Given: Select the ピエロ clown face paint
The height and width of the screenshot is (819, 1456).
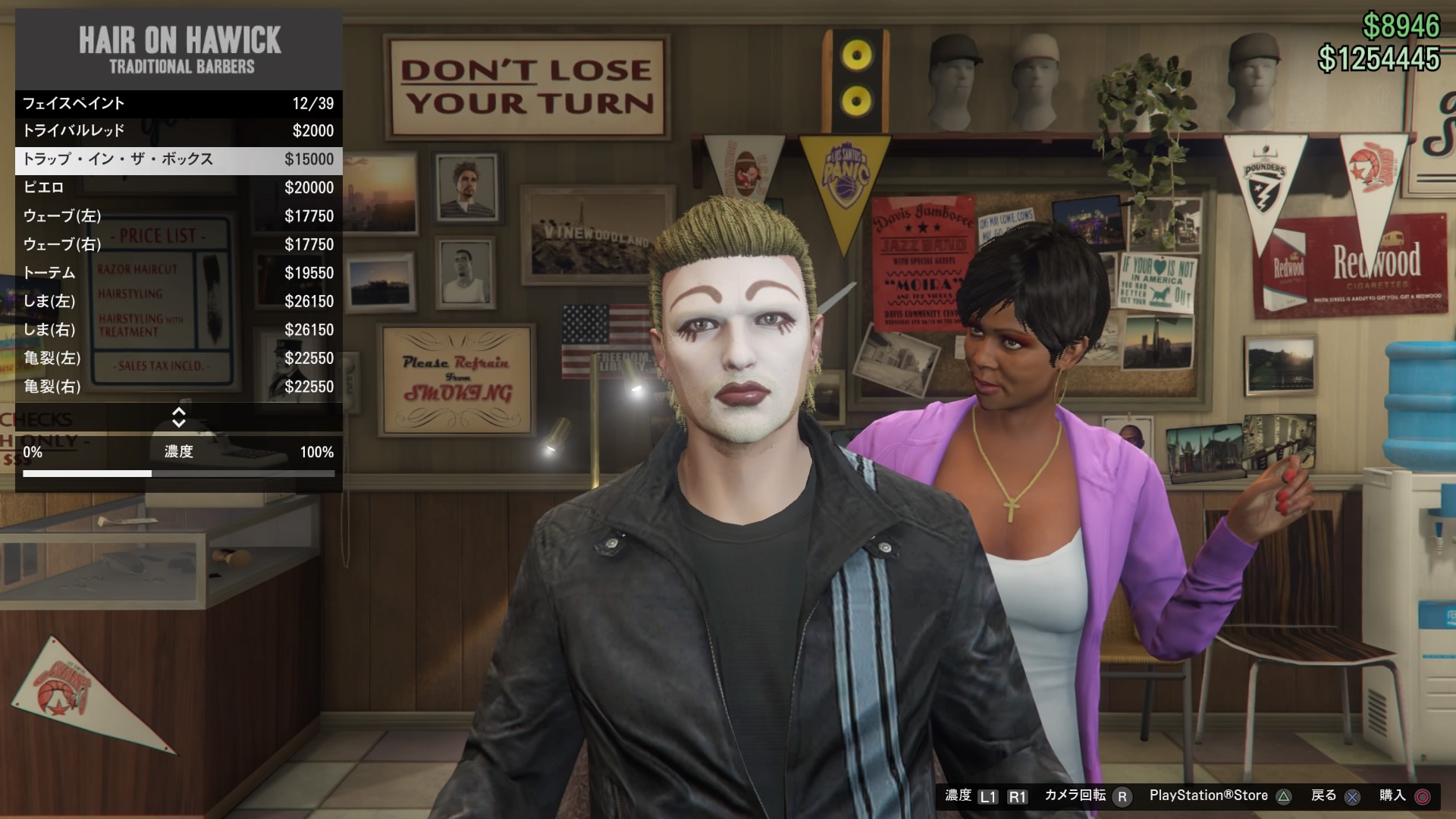Looking at the screenshot, I should coord(178,187).
